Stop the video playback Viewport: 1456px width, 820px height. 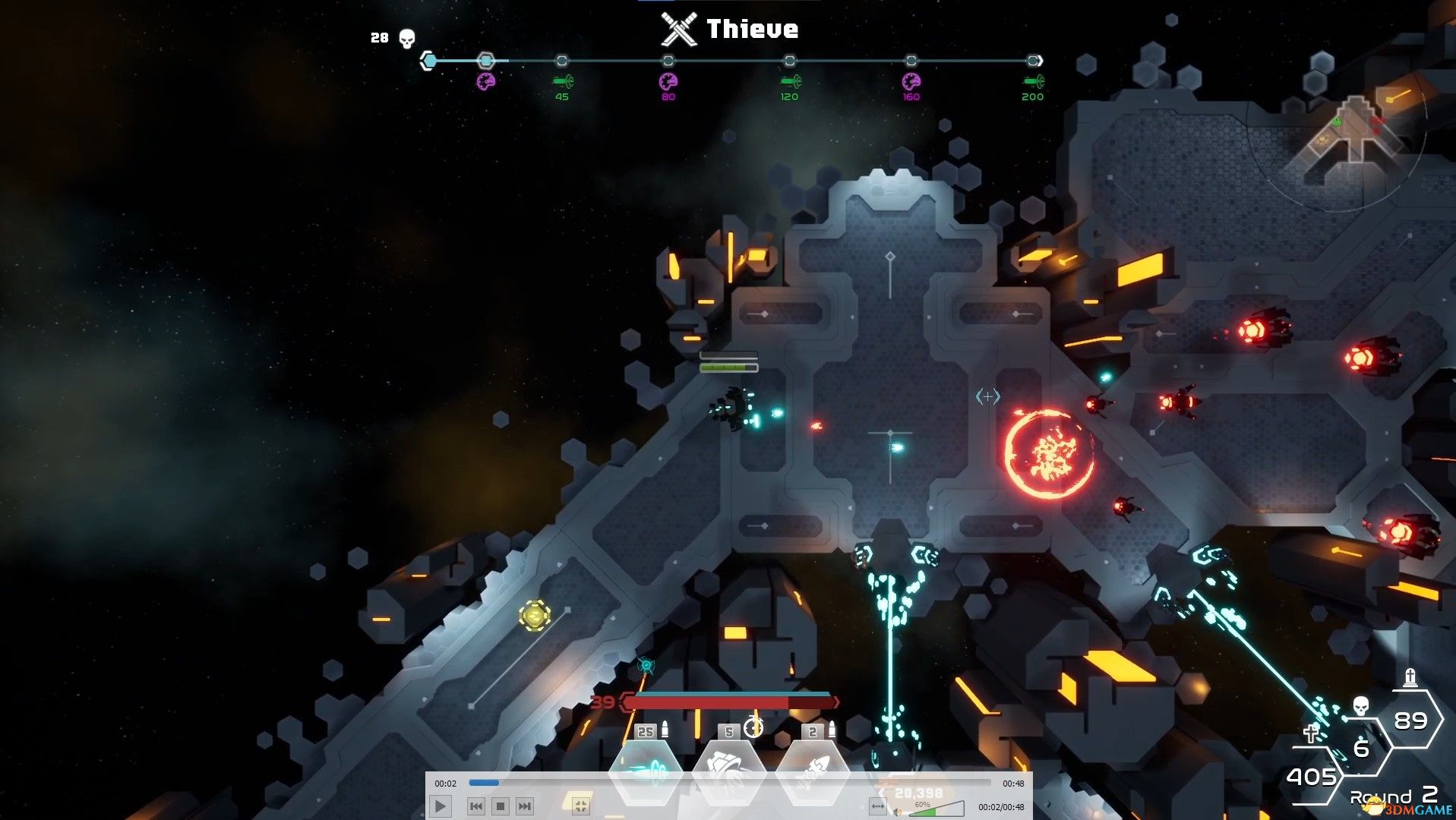pos(500,806)
